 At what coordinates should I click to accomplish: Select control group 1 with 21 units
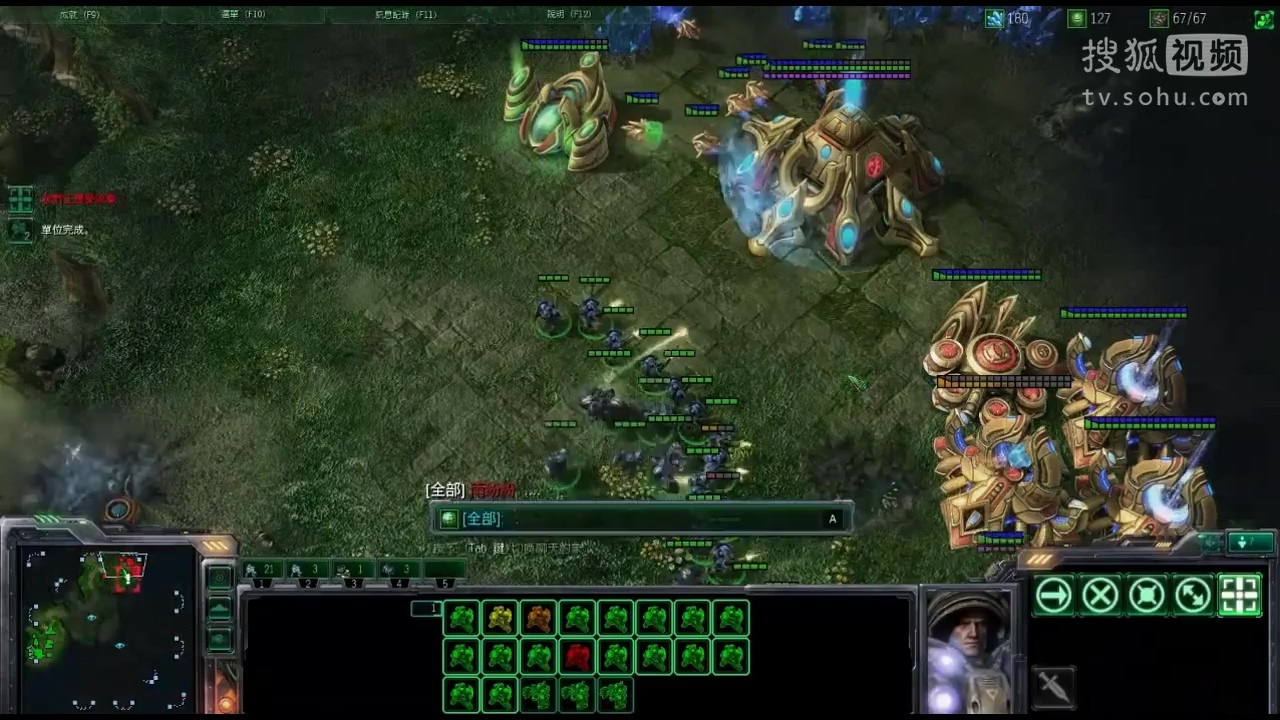tap(262, 570)
